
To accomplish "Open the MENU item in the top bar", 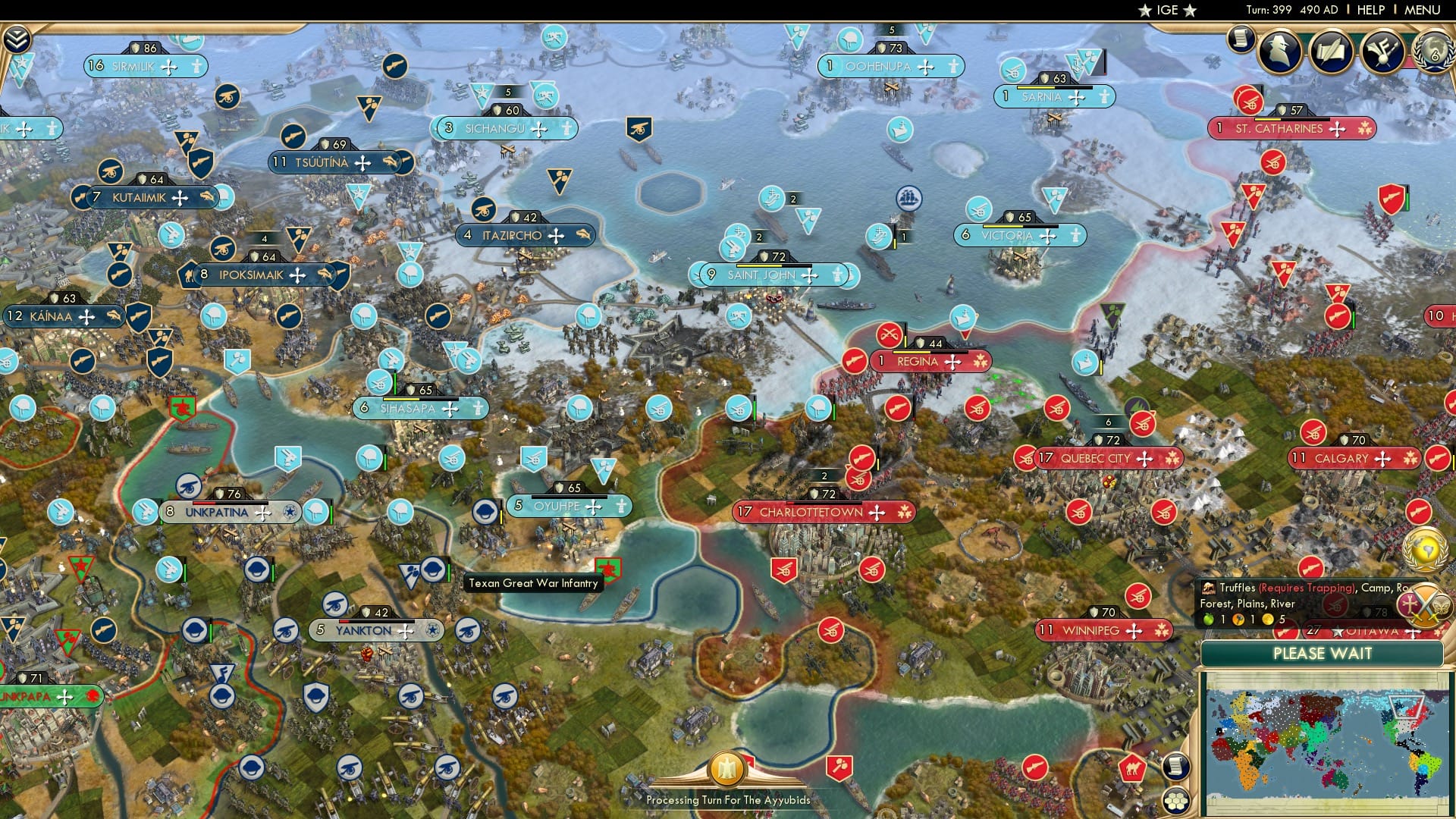I will coord(1425,9).
